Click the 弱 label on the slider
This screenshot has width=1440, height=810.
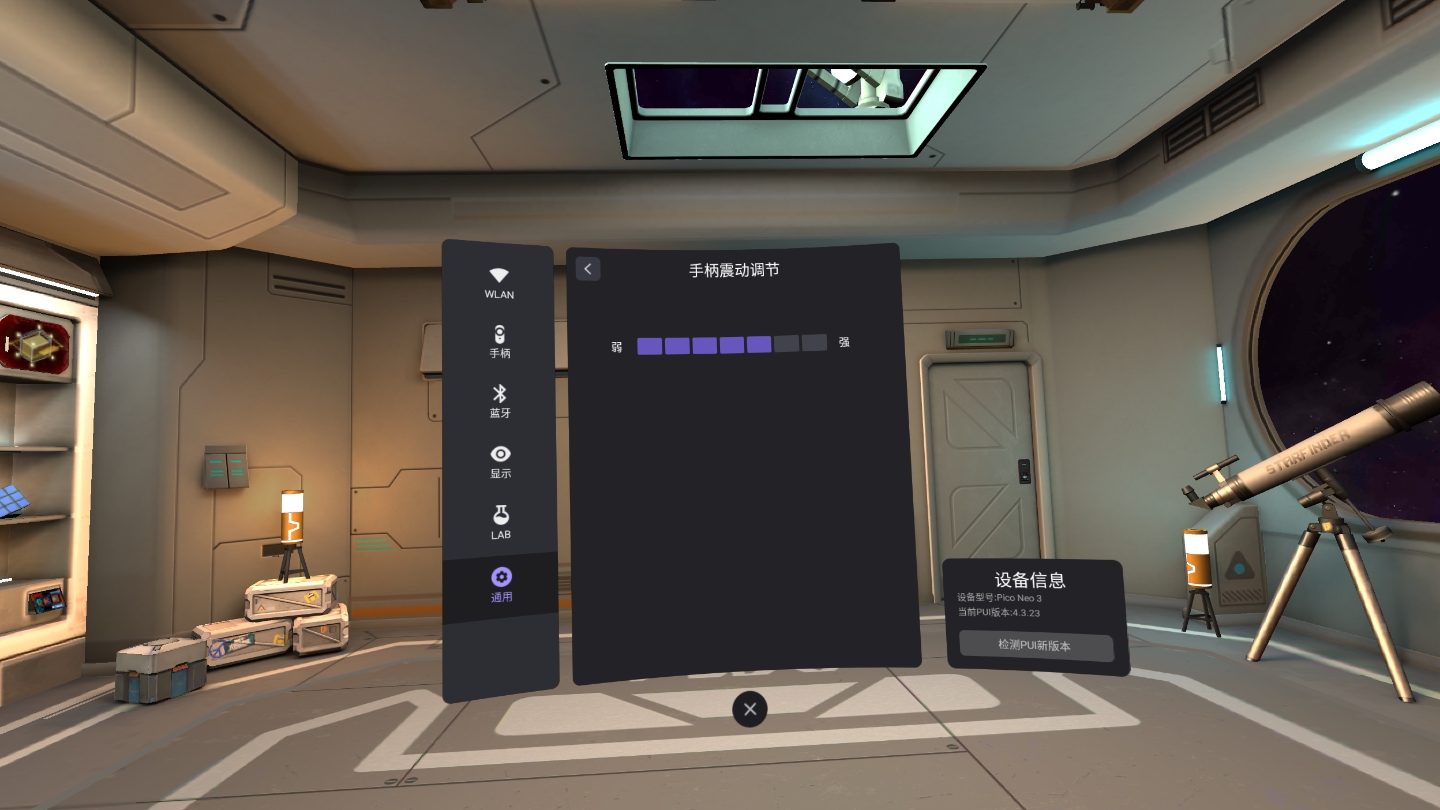click(617, 344)
